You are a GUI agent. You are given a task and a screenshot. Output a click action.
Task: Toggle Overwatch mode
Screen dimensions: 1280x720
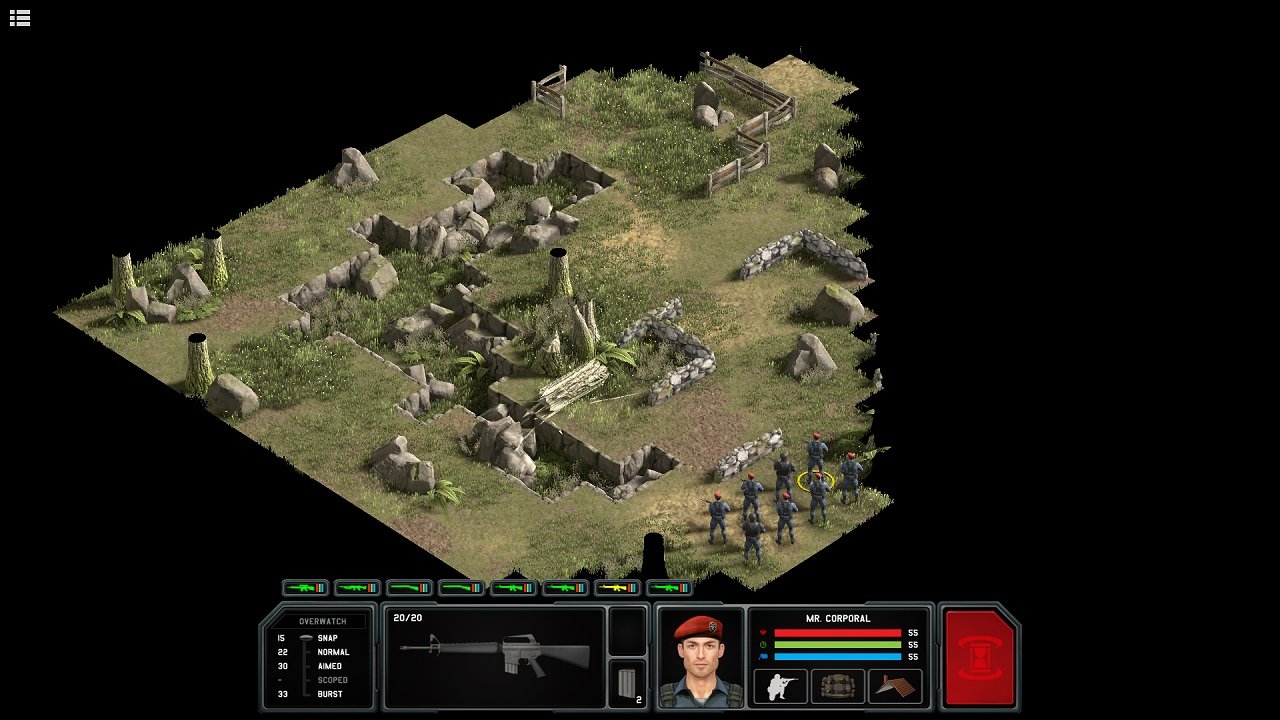point(322,621)
